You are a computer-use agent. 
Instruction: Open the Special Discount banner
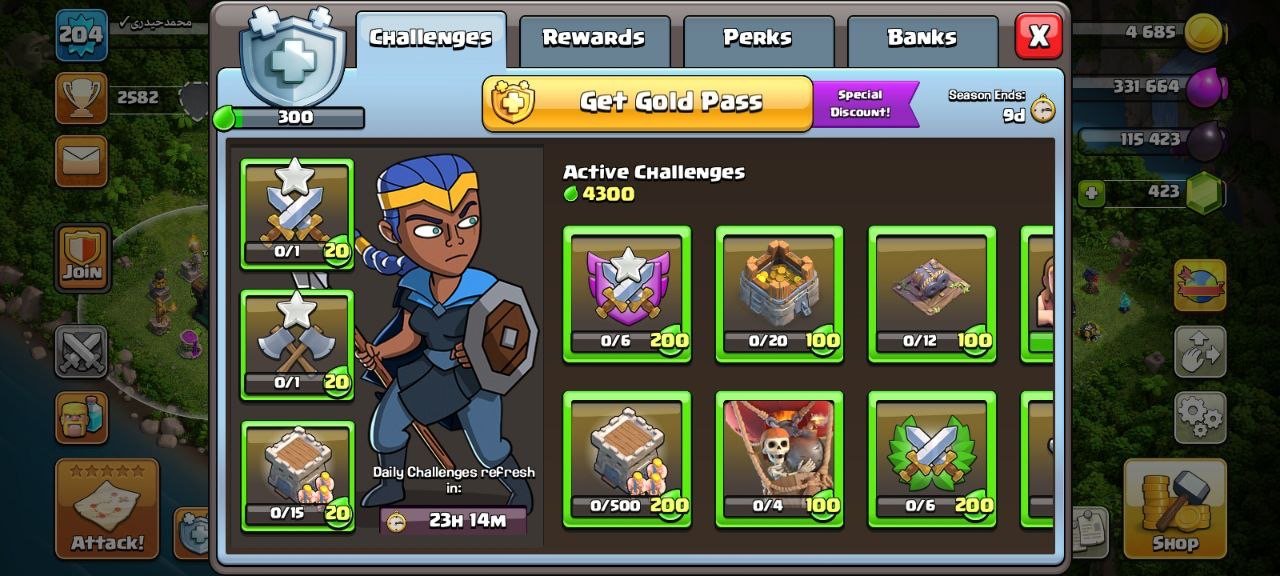[x=864, y=104]
